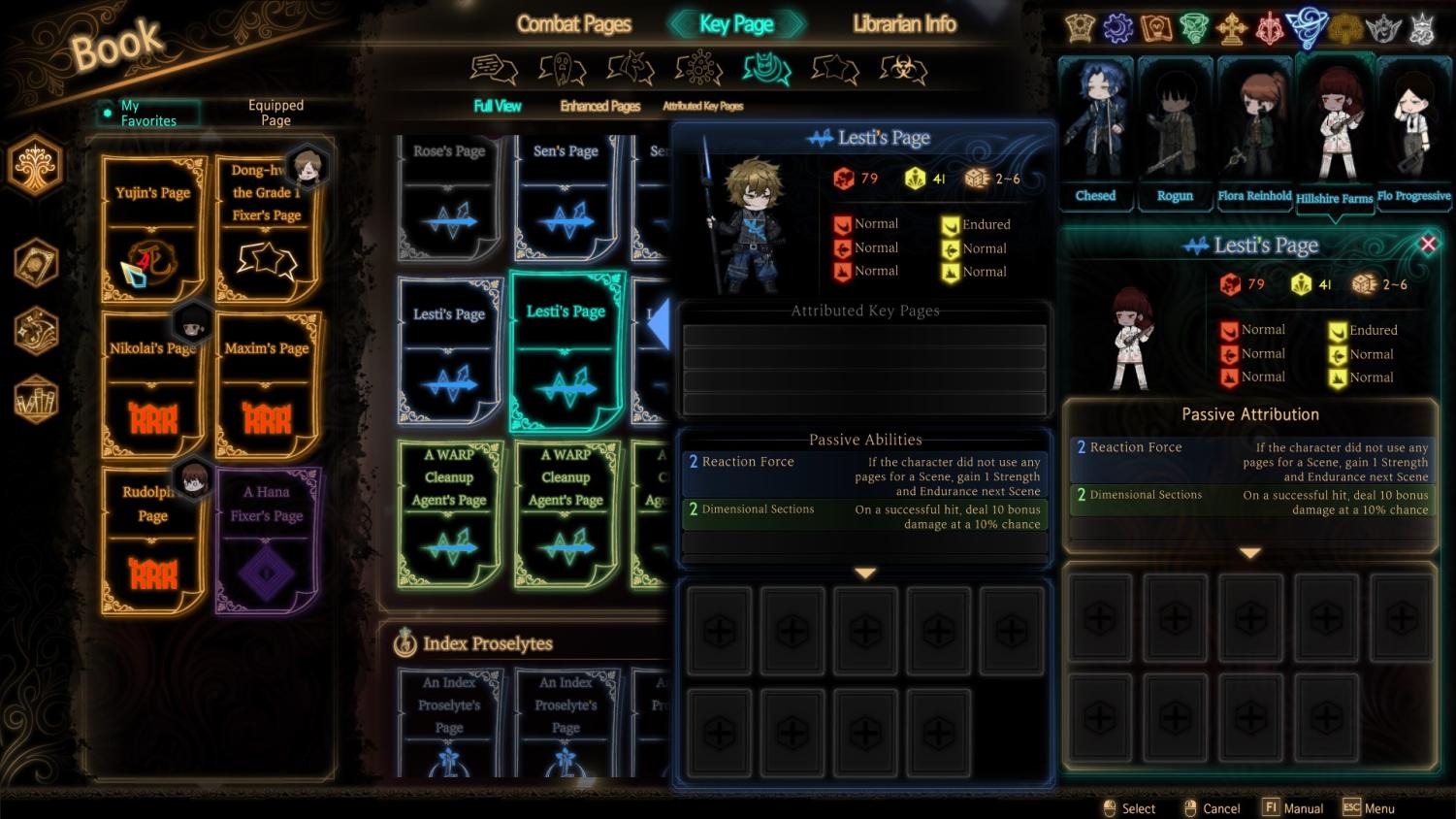Select the Key Page tab
Screen dimensions: 1456x819
(736, 24)
